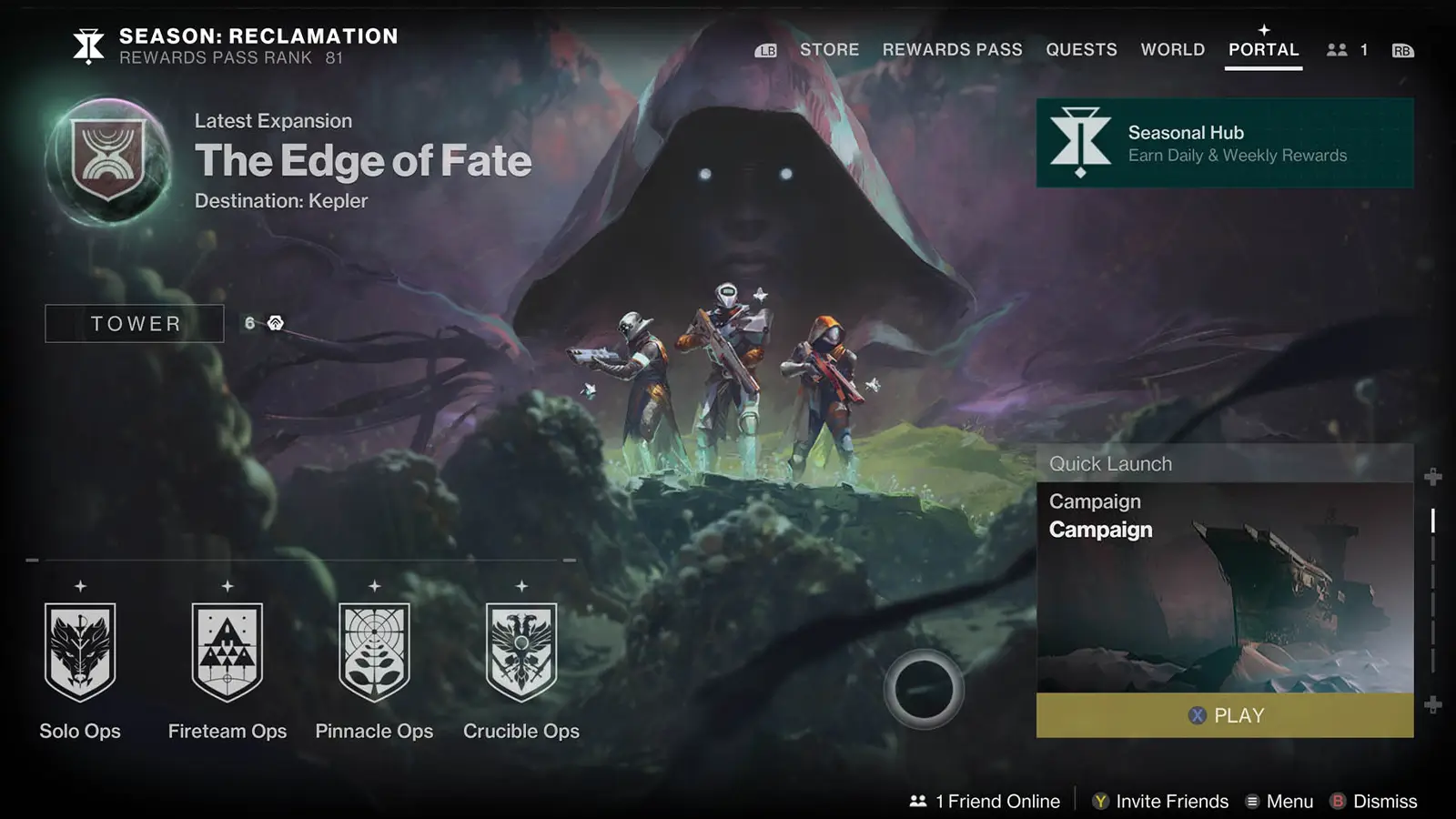Select the TOWER destination button
1456x819 pixels.
[133, 323]
